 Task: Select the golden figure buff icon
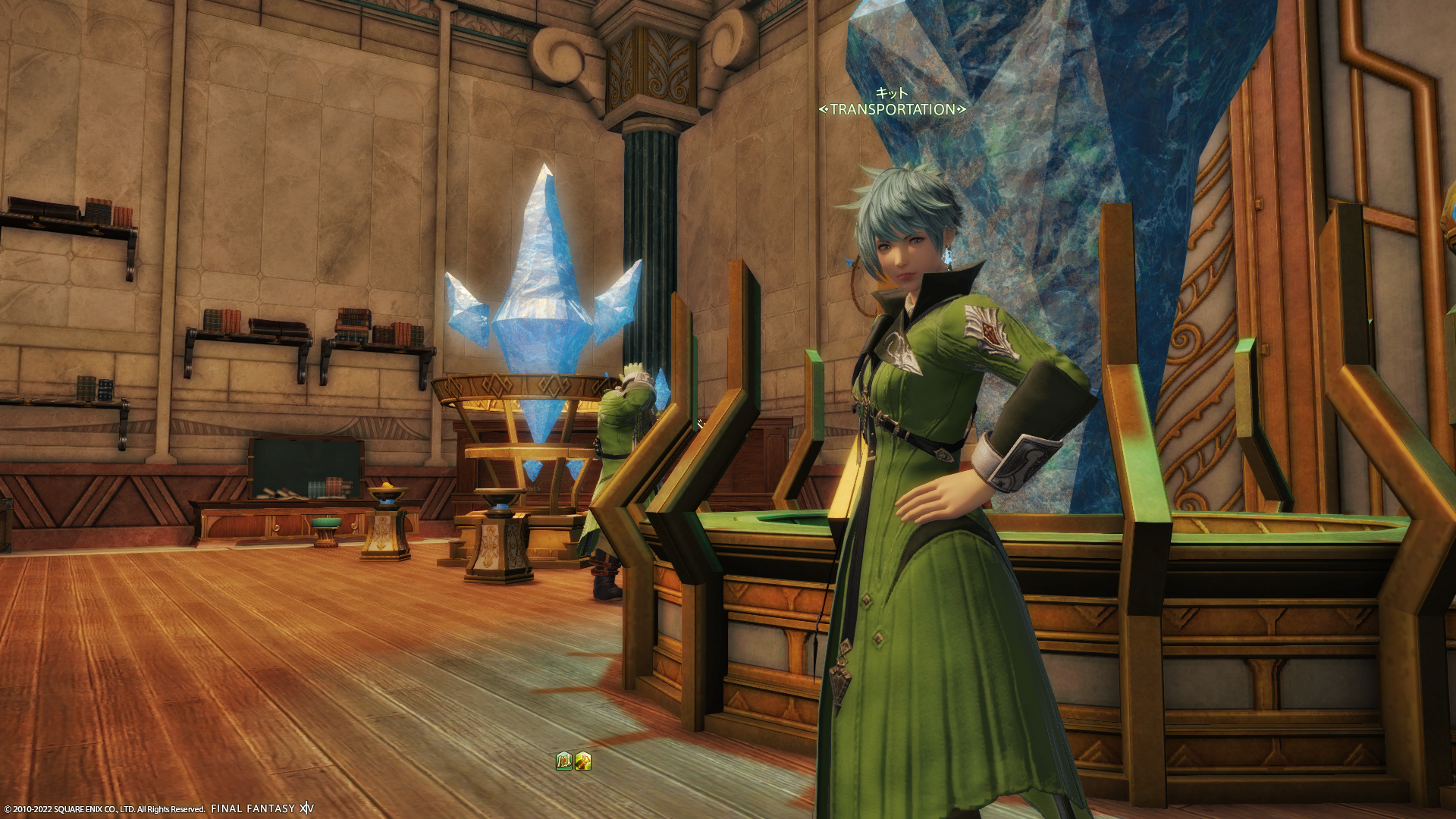pos(582,761)
